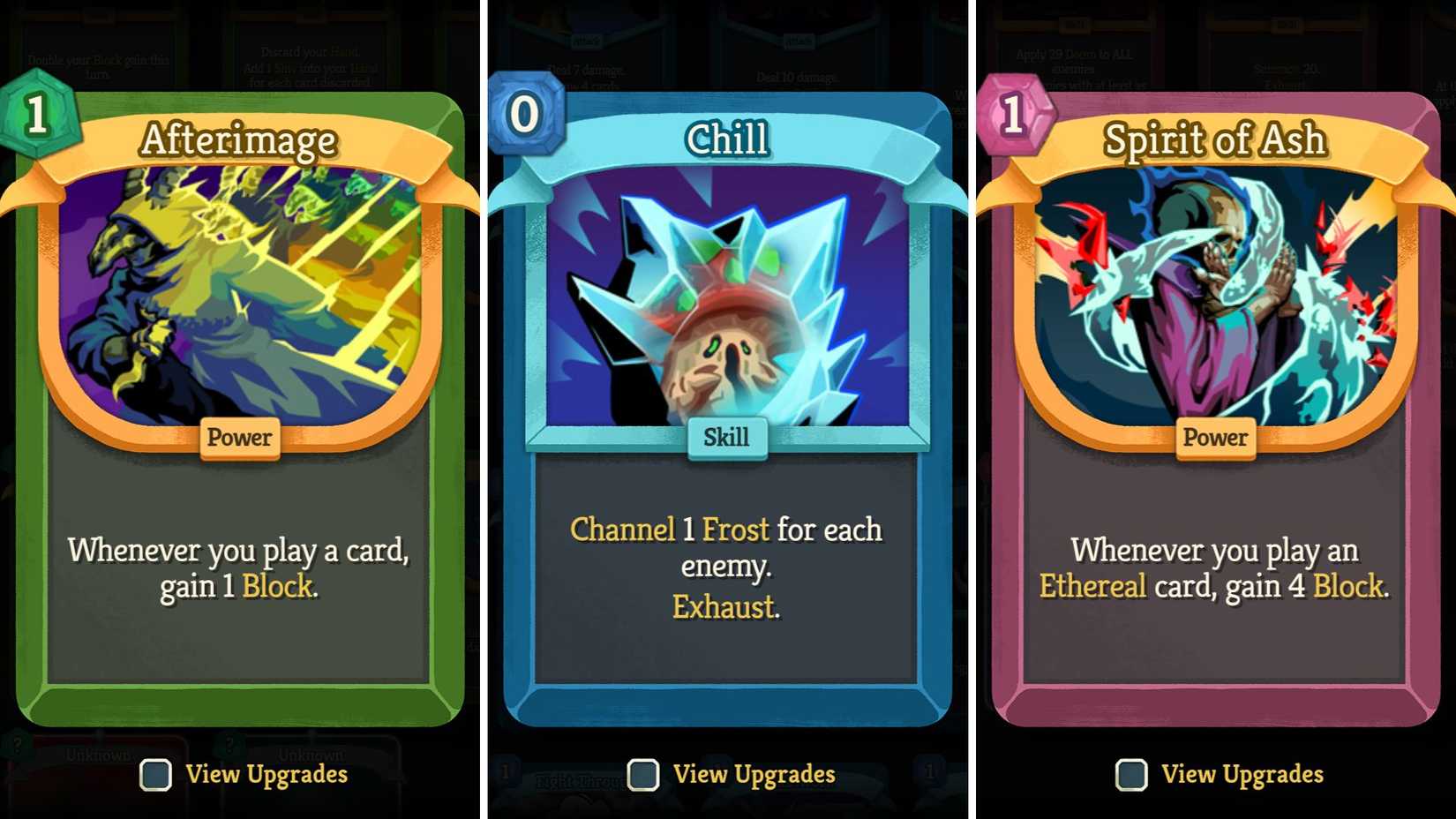Click the Chill card artwork
Viewport: 1456px width, 819px height.
click(x=727, y=300)
